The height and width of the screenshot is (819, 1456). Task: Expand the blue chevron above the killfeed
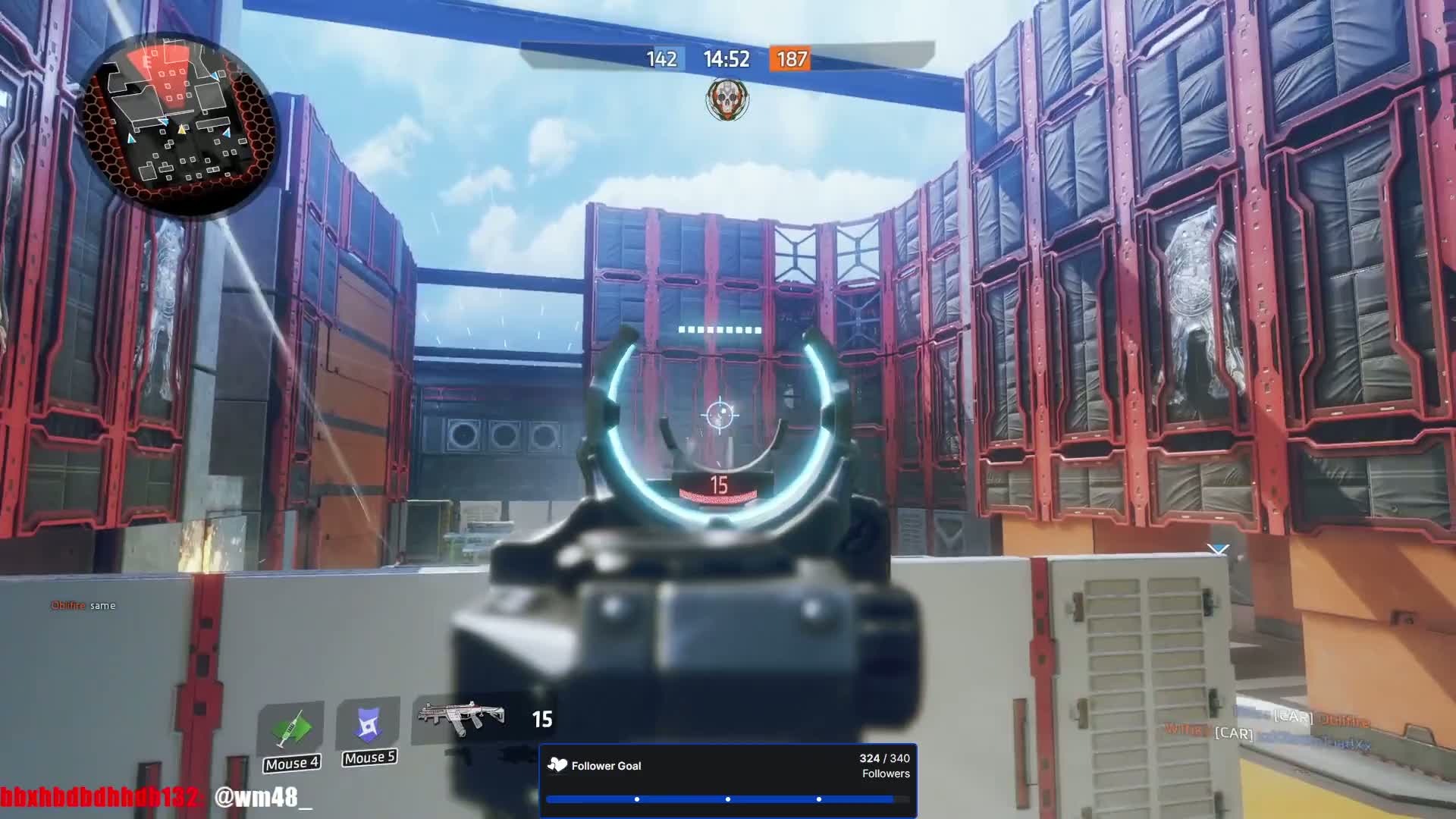click(x=1219, y=550)
